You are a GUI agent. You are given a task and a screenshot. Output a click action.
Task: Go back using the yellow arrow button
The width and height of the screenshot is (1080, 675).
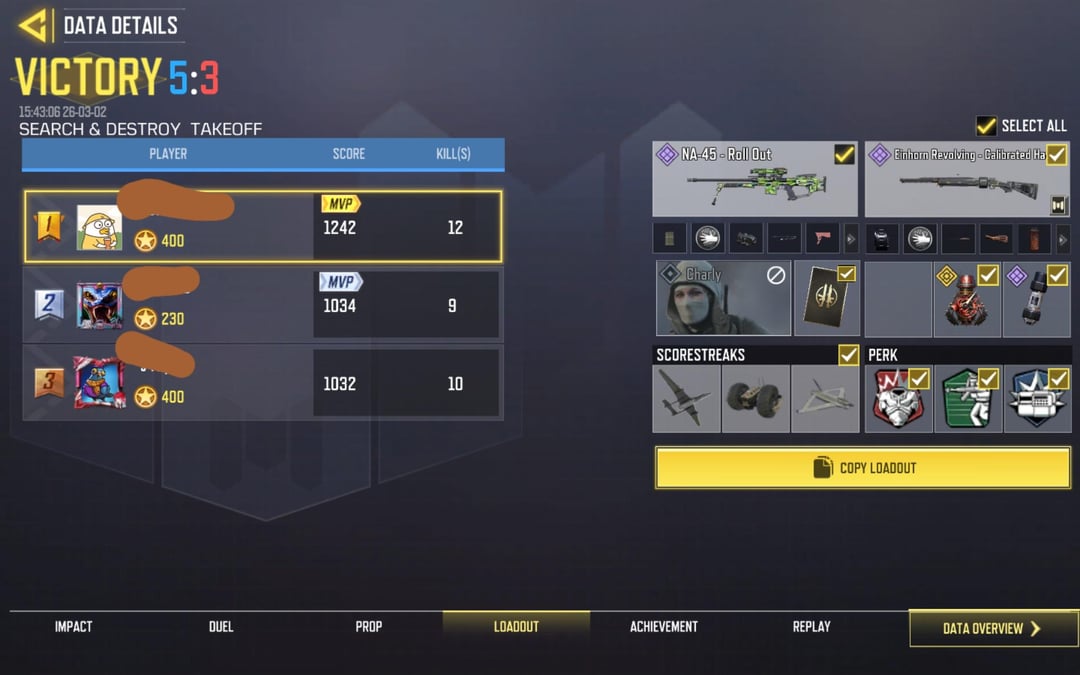tap(34, 25)
